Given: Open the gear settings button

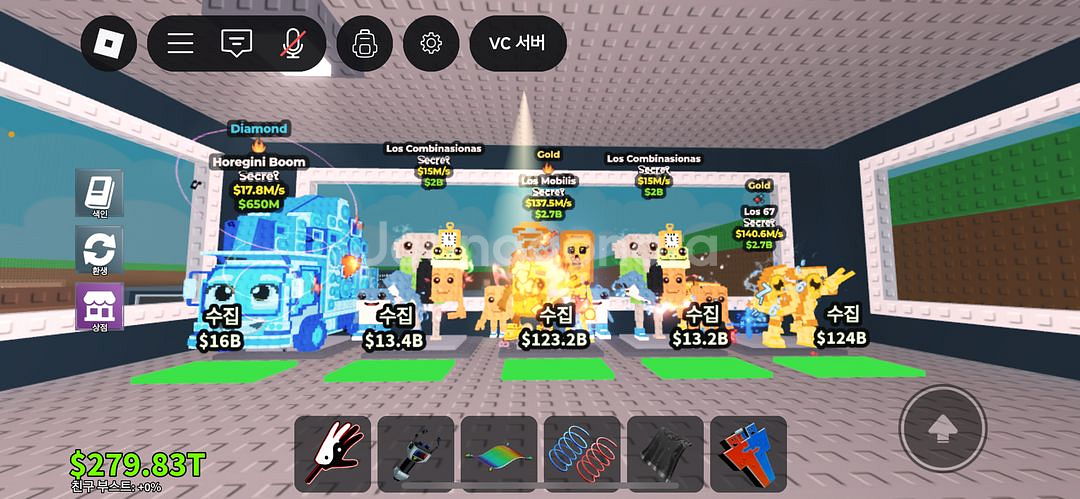Looking at the screenshot, I should point(431,44).
